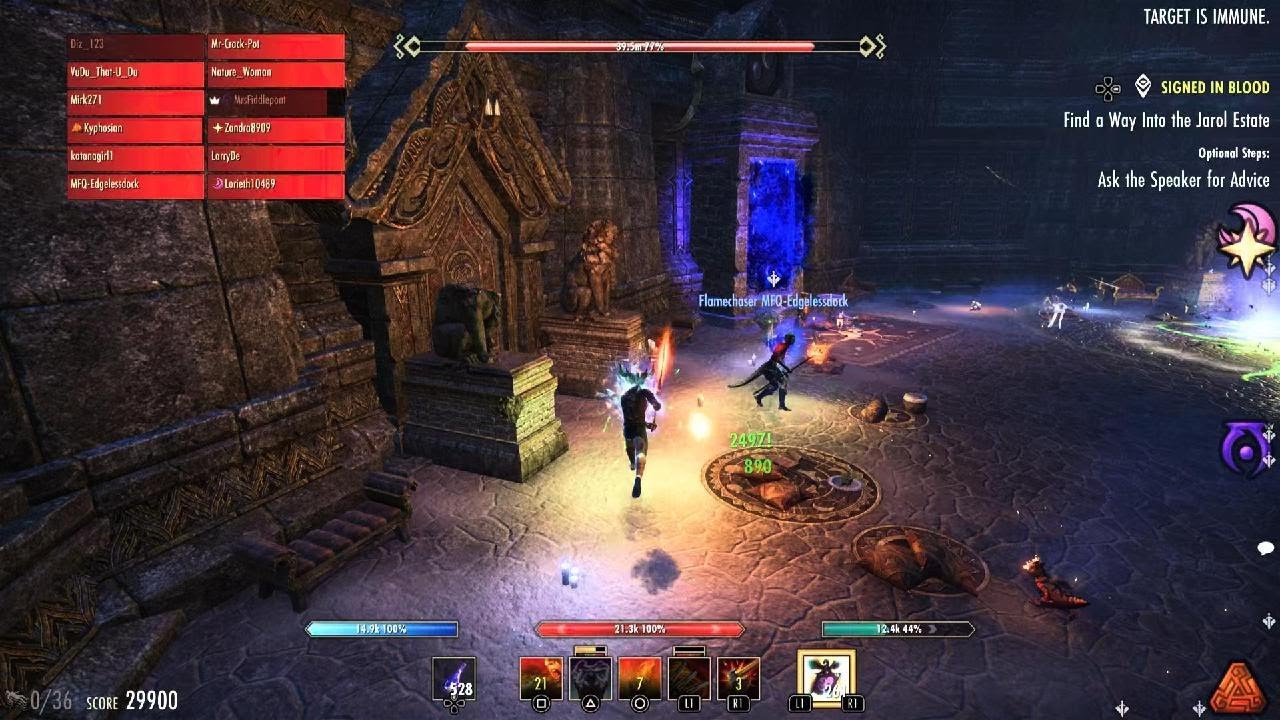1280x720 pixels.
Task: Activate the screaming face ability showing 21
Action: (x=541, y=679)
